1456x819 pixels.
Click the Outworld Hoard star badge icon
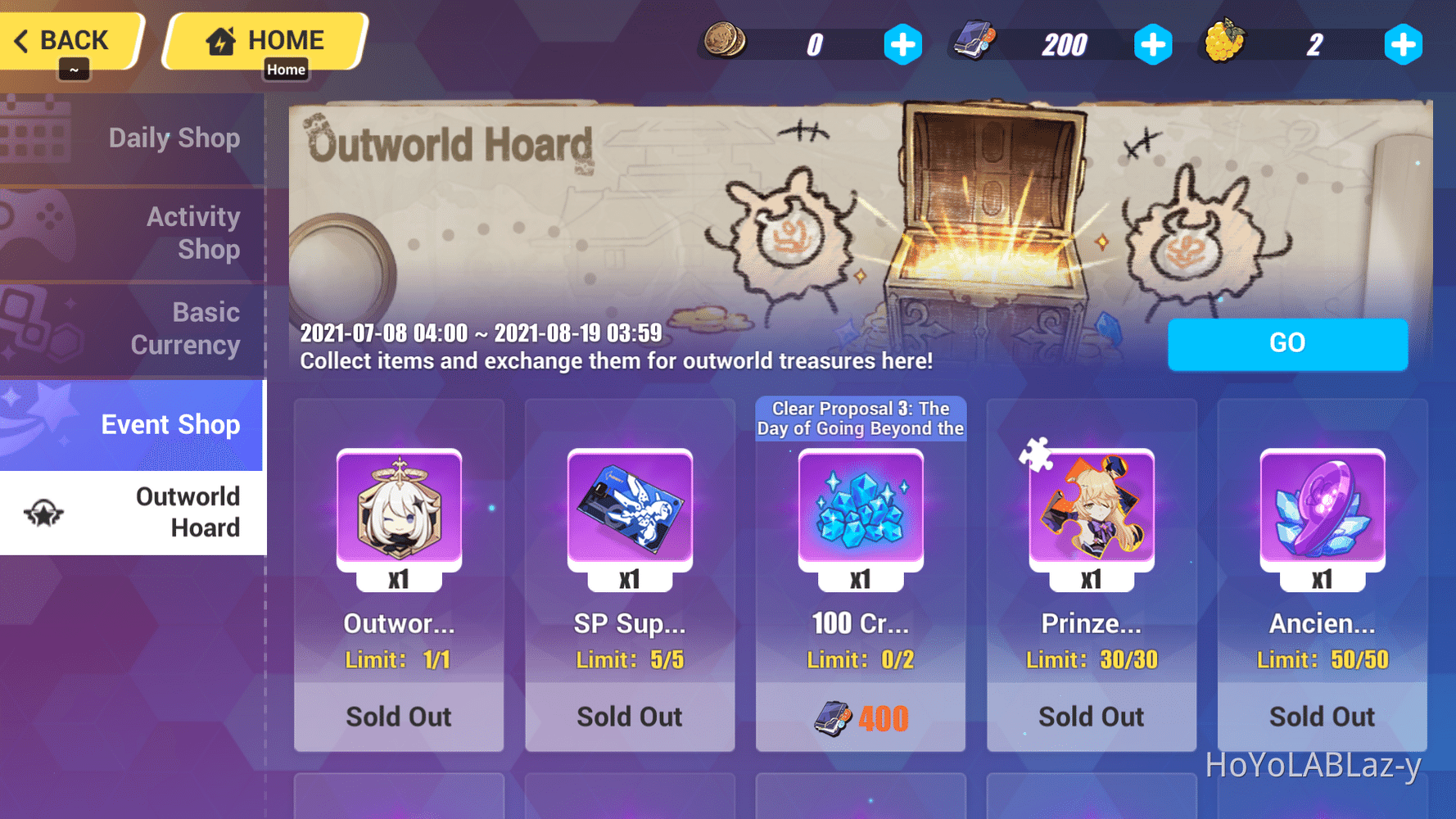pos(45,514)
